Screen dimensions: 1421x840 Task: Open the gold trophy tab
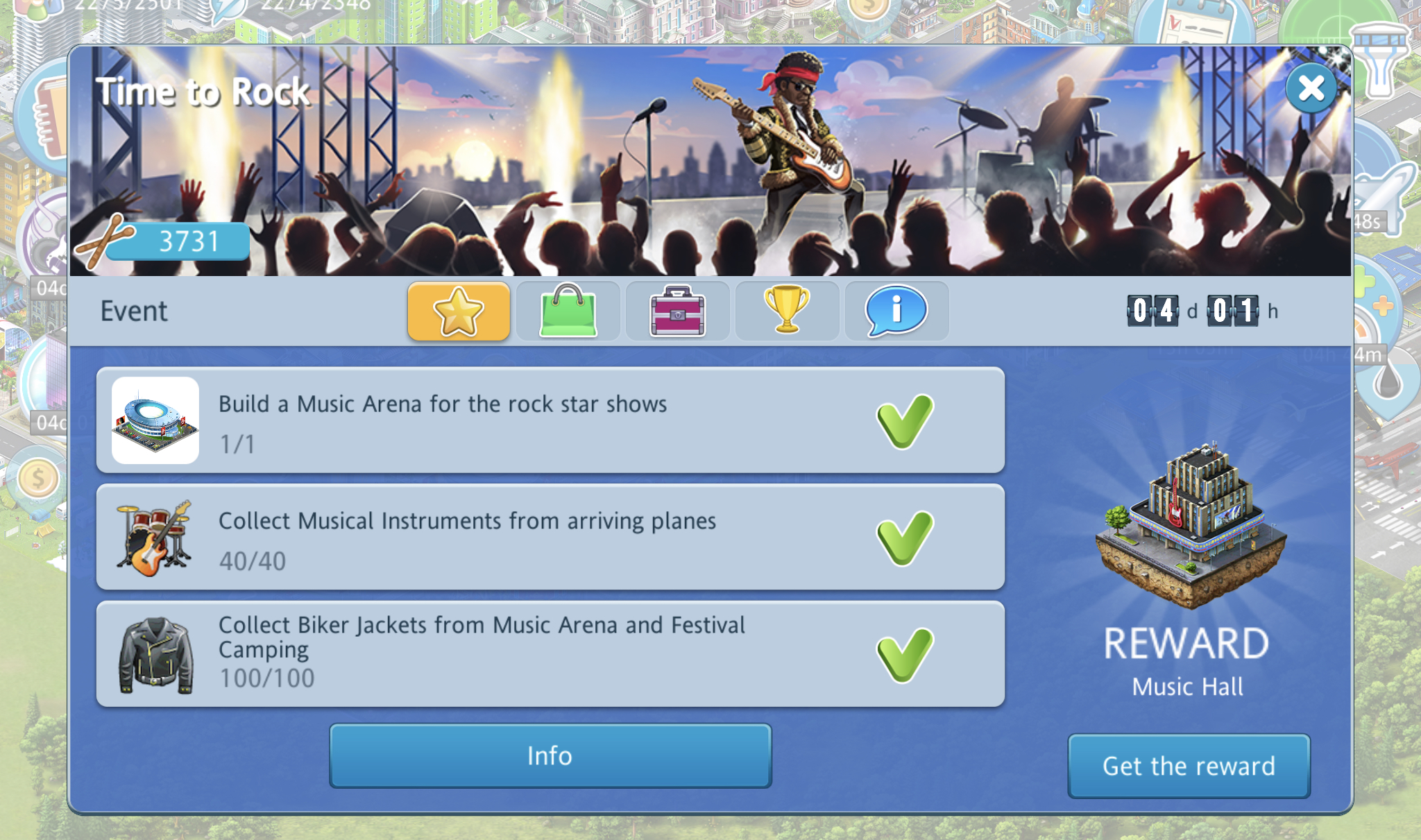pyautogui.click(x=787, y=311)
